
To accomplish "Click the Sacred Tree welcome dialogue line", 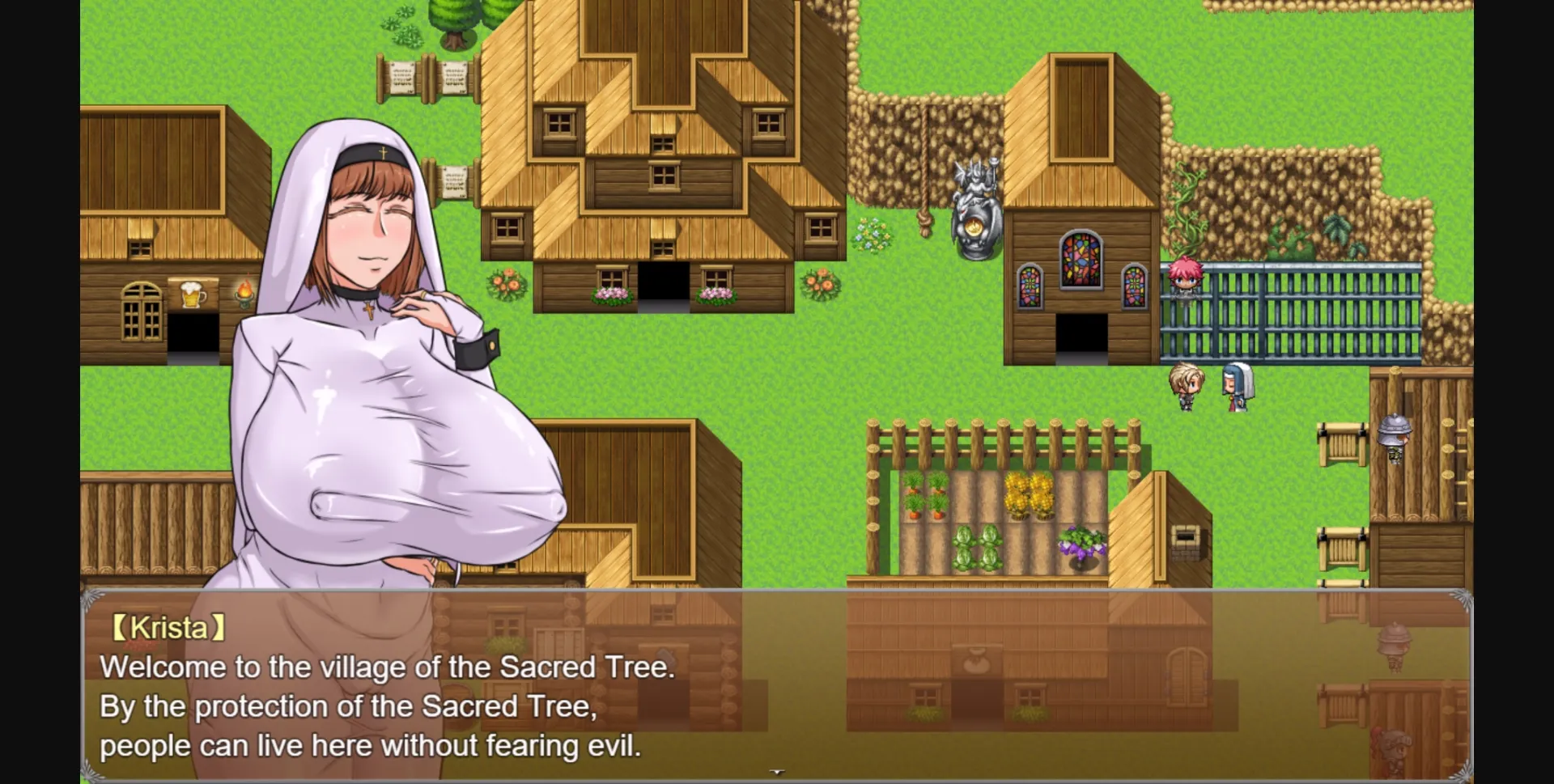I will tap(388, 667).
